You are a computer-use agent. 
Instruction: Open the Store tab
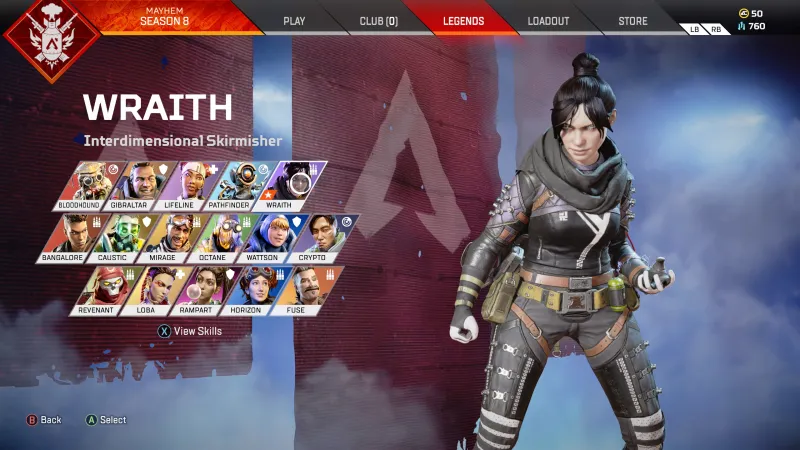(632, 20)
